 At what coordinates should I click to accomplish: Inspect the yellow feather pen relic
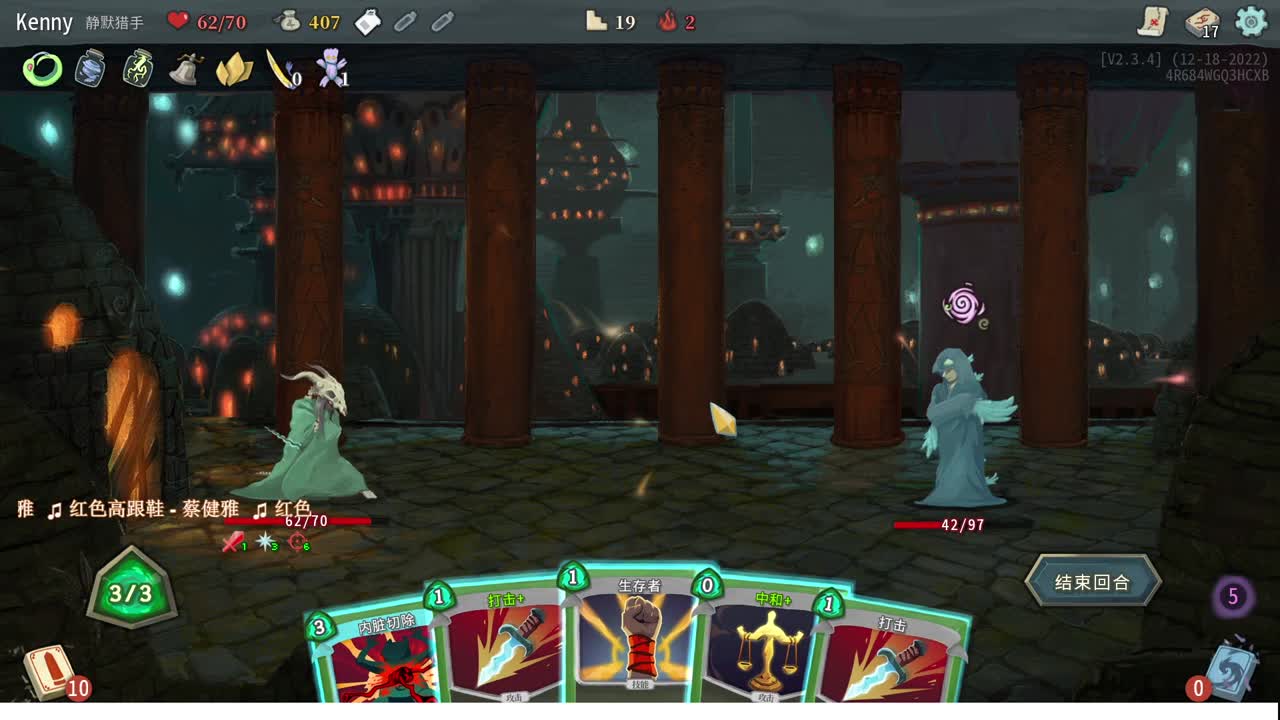coord(281,69)
